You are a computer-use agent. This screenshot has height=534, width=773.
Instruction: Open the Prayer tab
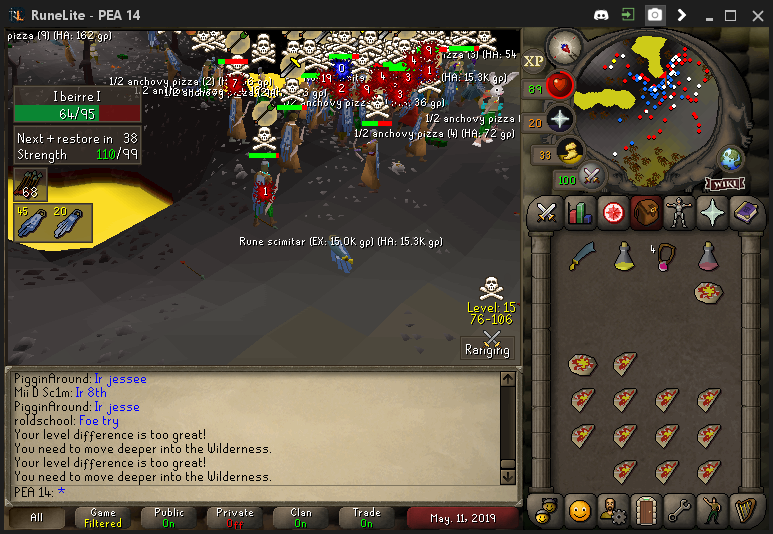pyautogui.click(x=712, y=212)
